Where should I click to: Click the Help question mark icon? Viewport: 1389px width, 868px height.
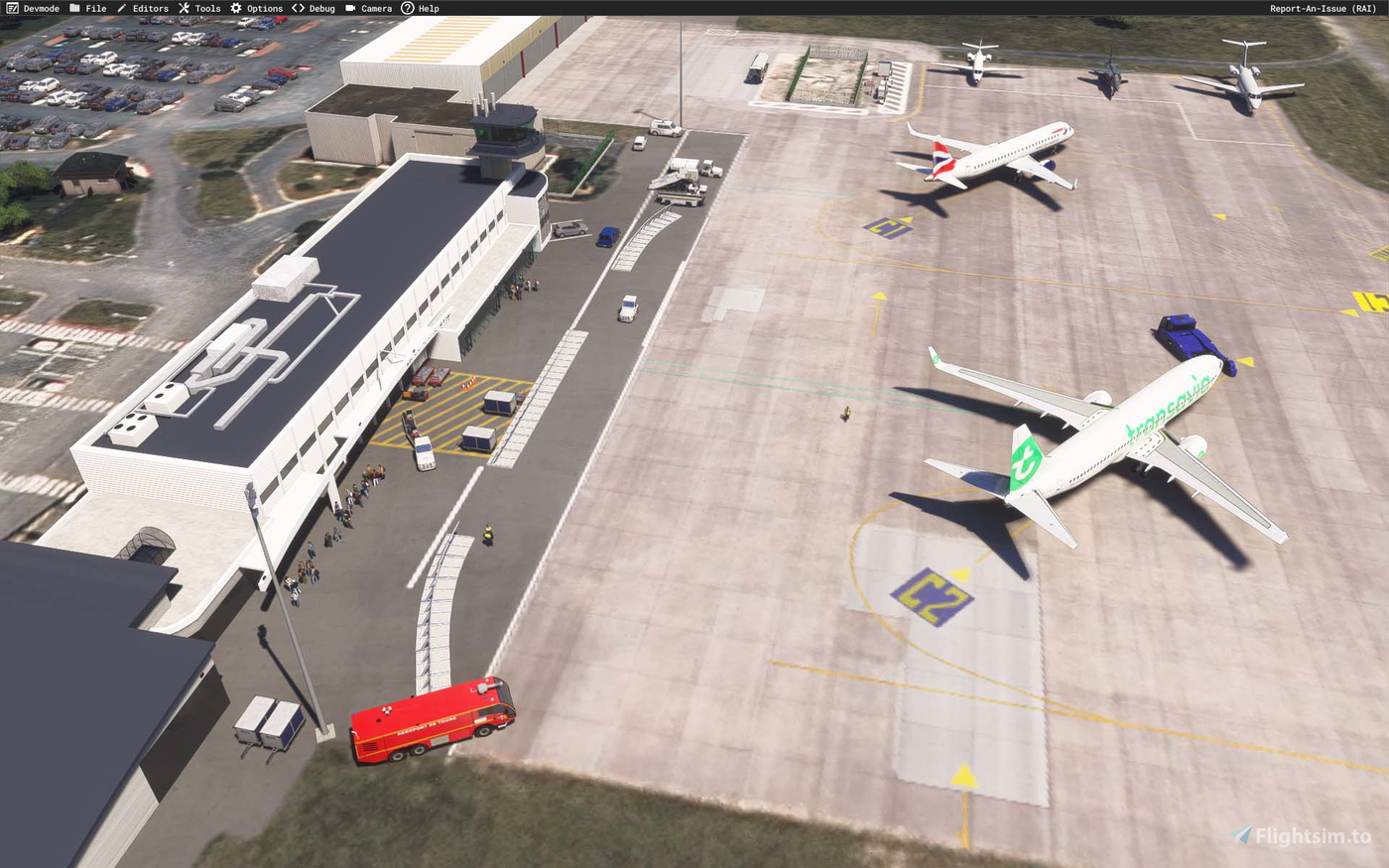[406, 8]
